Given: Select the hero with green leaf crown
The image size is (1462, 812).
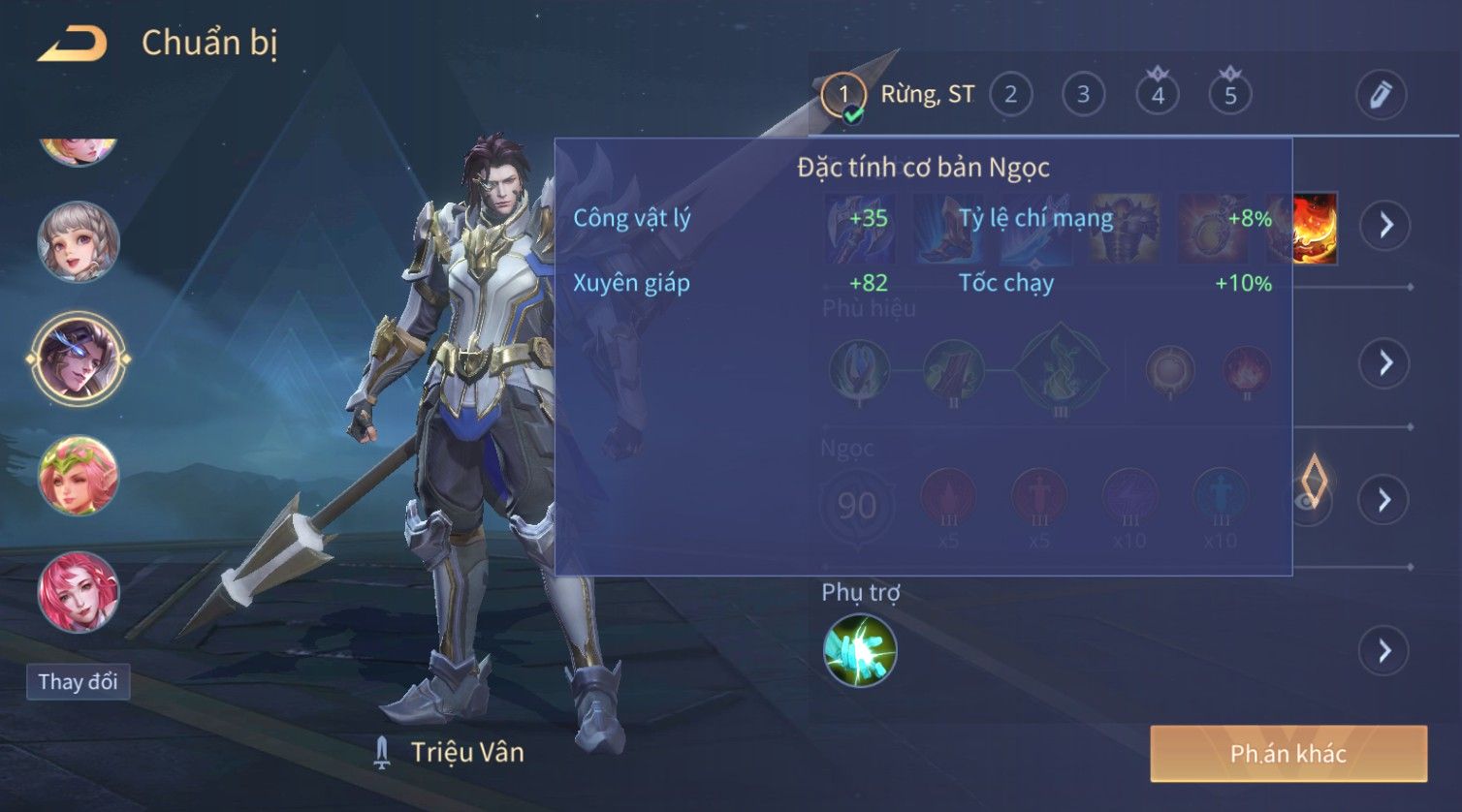Looking at the screenshot, I should coord(78,475).
